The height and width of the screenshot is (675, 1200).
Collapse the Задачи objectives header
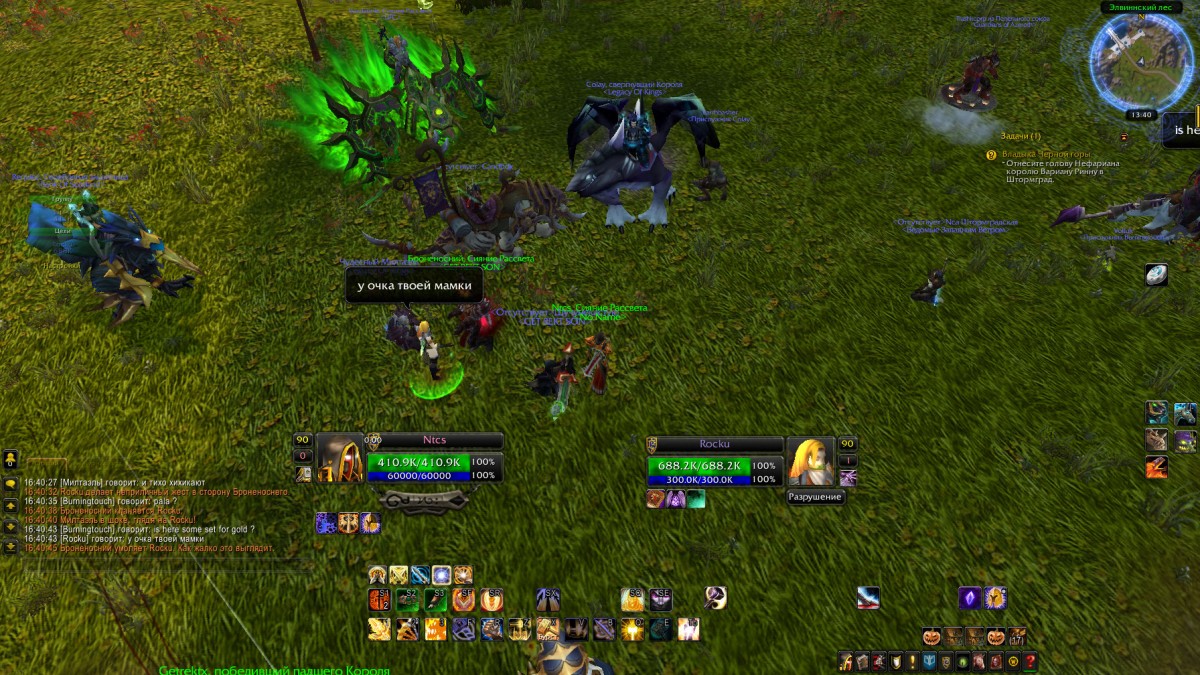[1020, 136]
